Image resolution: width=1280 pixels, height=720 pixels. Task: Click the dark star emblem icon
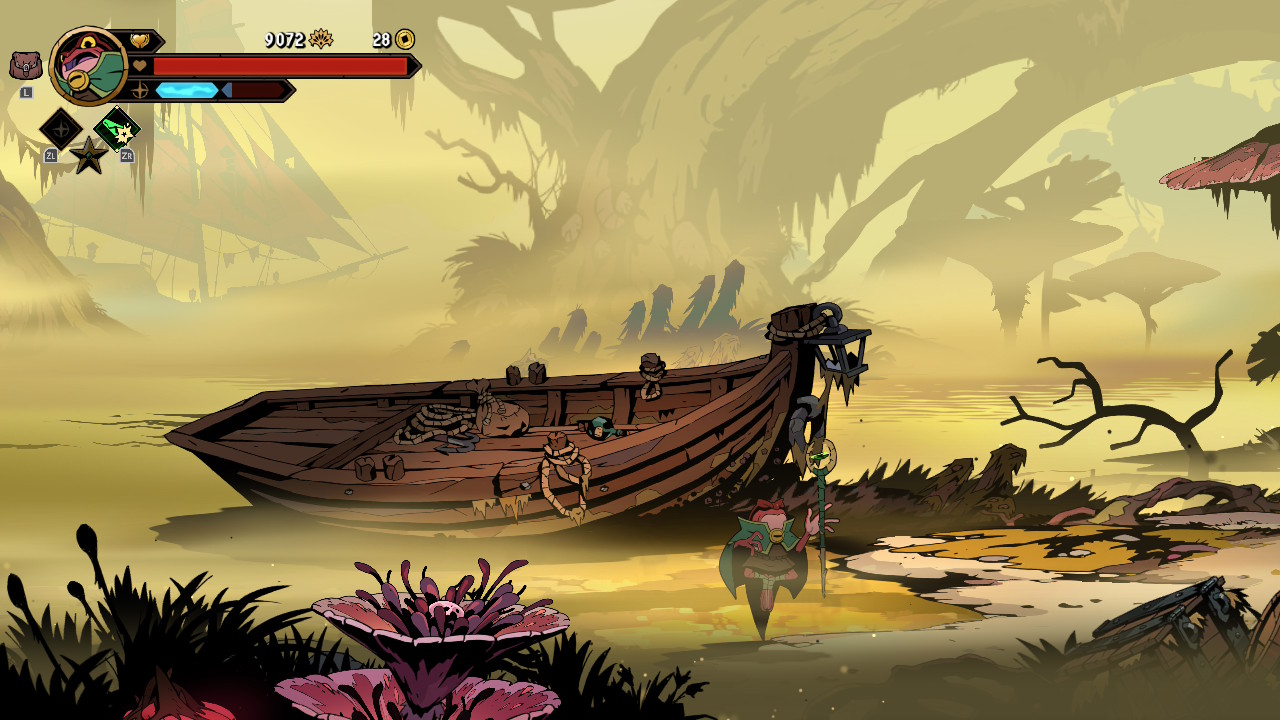point(89,155)
